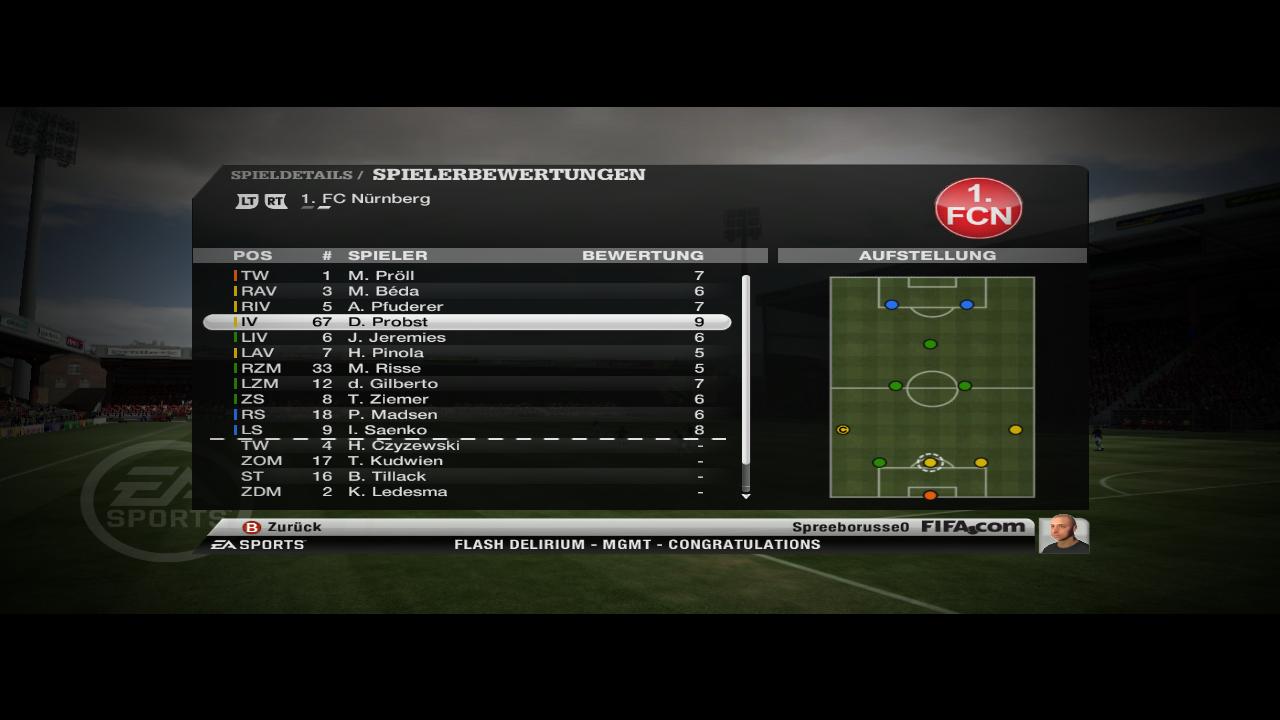1280x720 pixels.
Task: Select substitute B. Tillack
Action: [468, 476]
